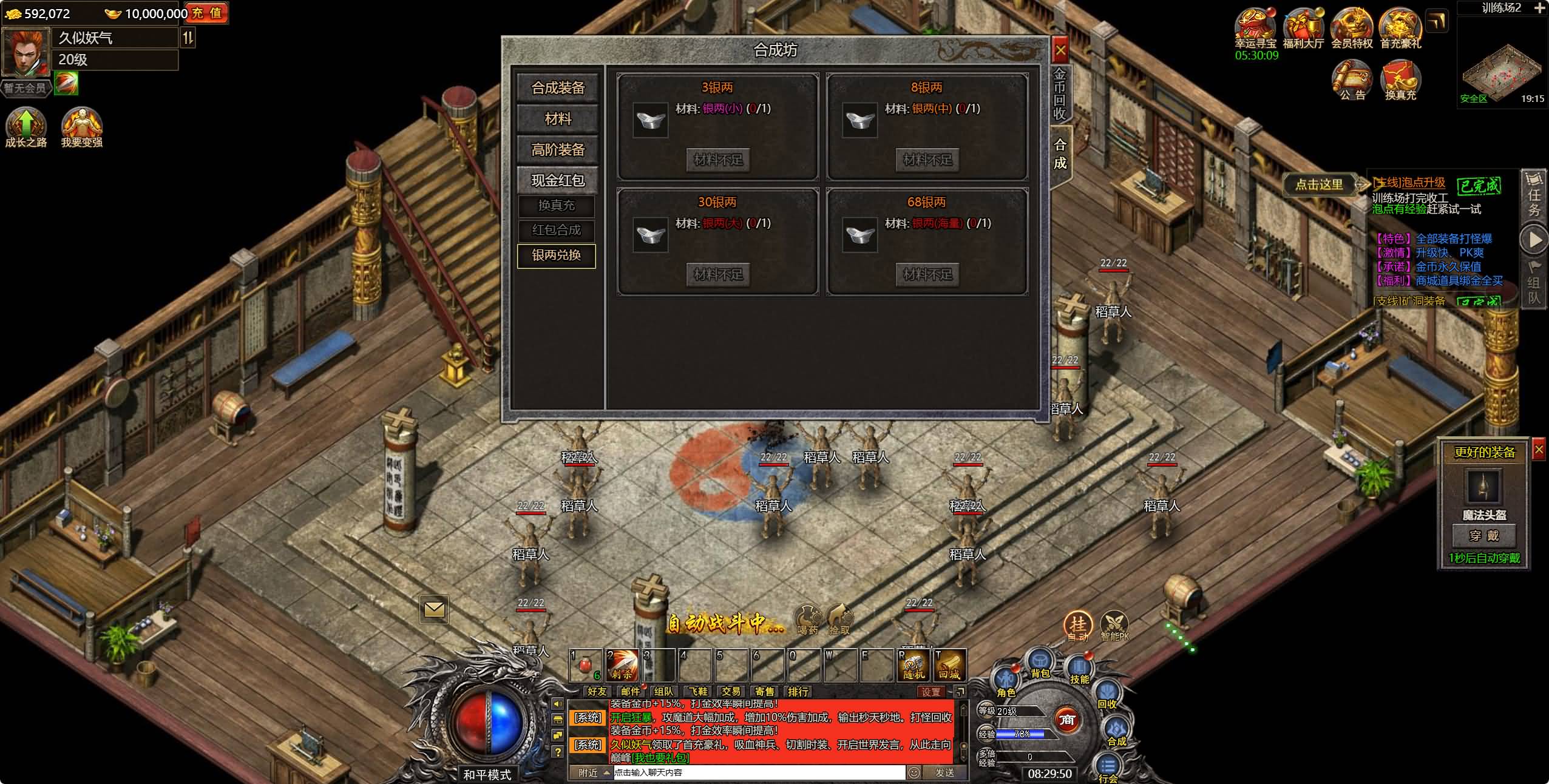The height and width of the screenshot is (784, 1549).
Task: Open 幸运寻宝 treasure hunt
Action: (x=1255, y=27)
